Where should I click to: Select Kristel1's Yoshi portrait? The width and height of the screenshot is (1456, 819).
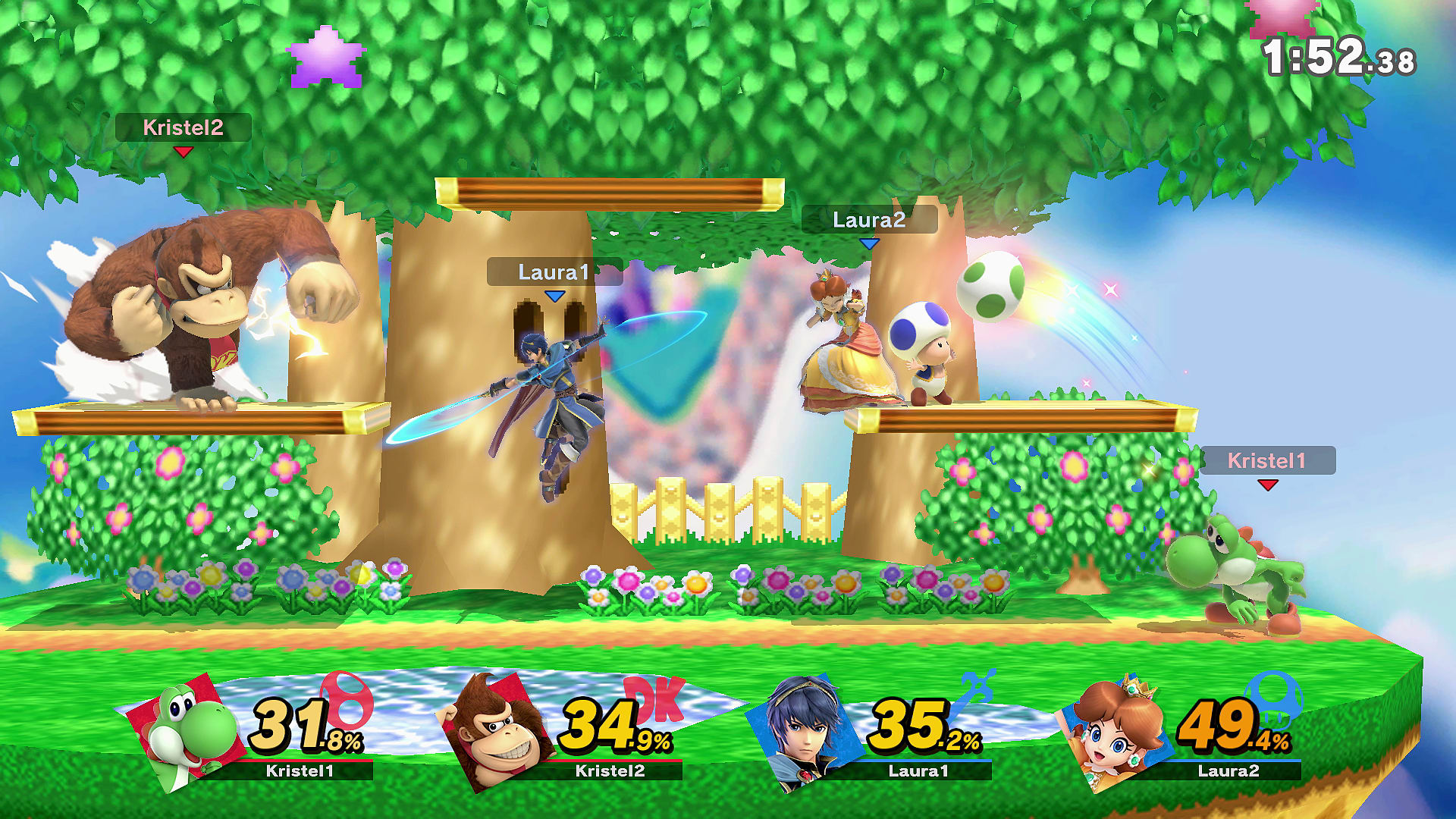(x=190, y=732)
